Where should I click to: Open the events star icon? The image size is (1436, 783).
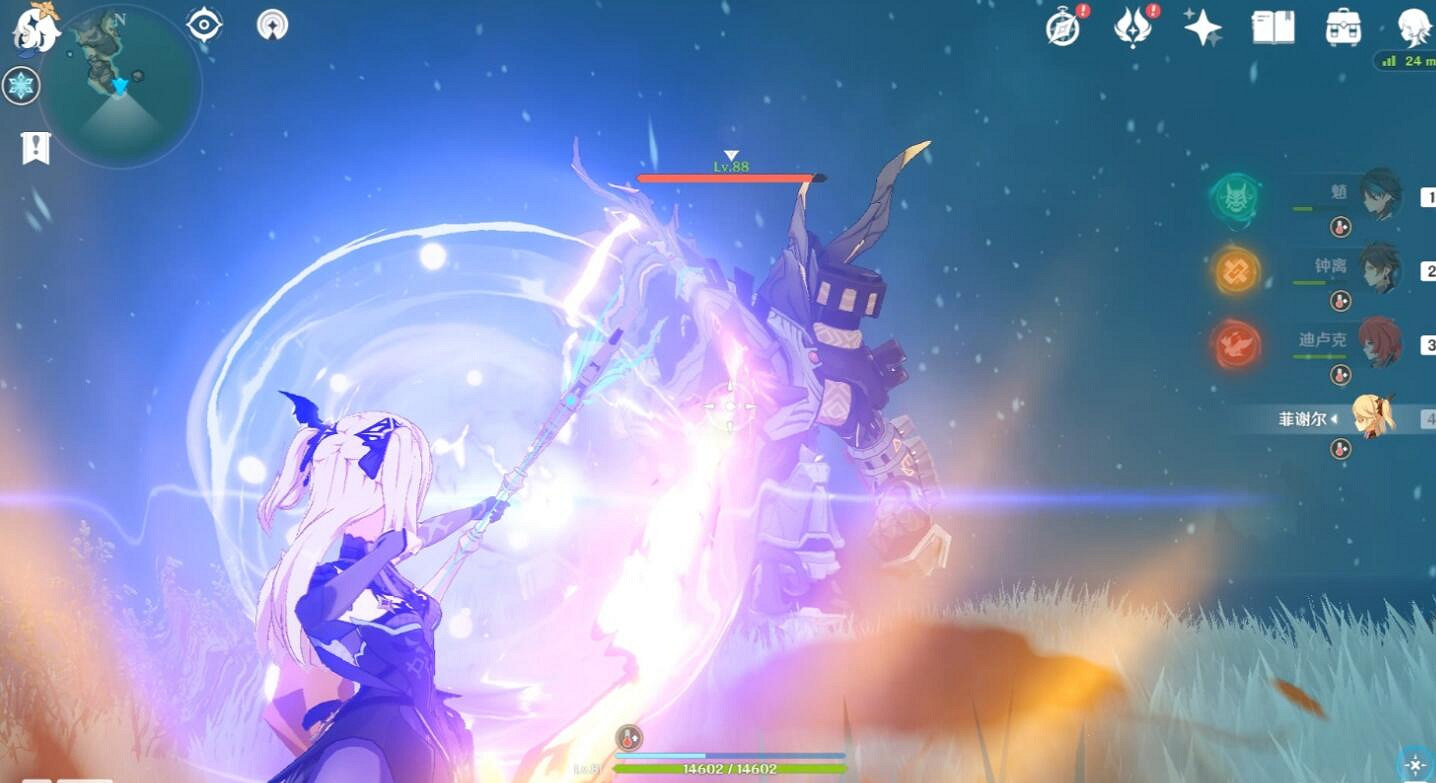pyautogui.click(x=1203, y=30)
